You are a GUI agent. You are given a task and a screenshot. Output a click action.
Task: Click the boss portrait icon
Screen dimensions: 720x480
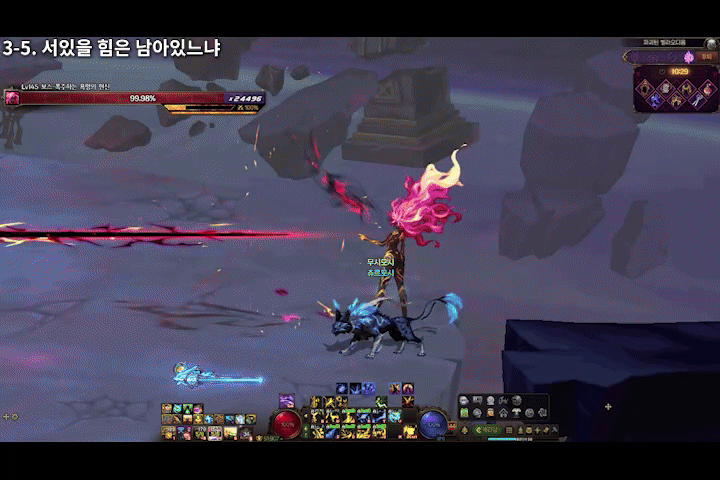point(12,98)
